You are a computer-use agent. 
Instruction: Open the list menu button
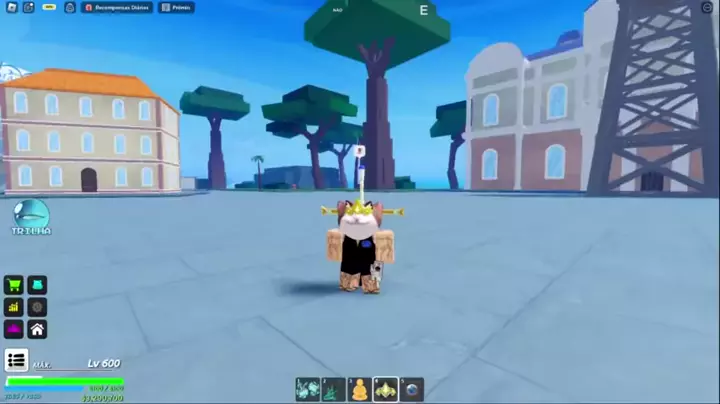(x=16, y=360)
